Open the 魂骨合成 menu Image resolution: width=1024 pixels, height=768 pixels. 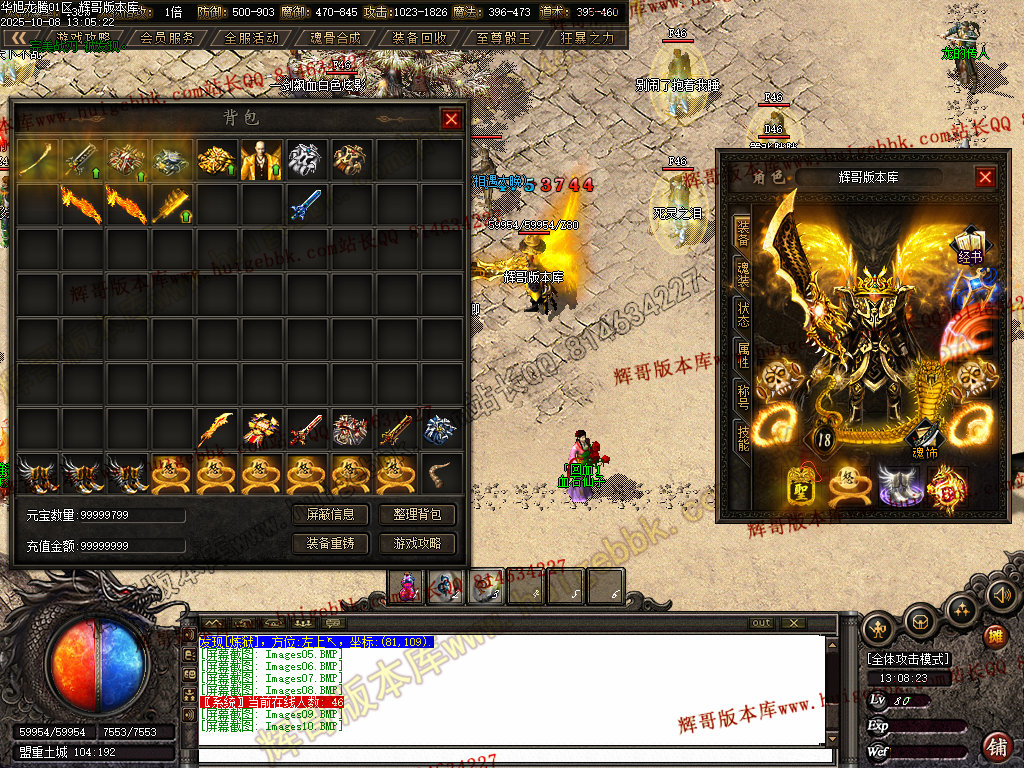pyautogui.click(x=336, y=38)
